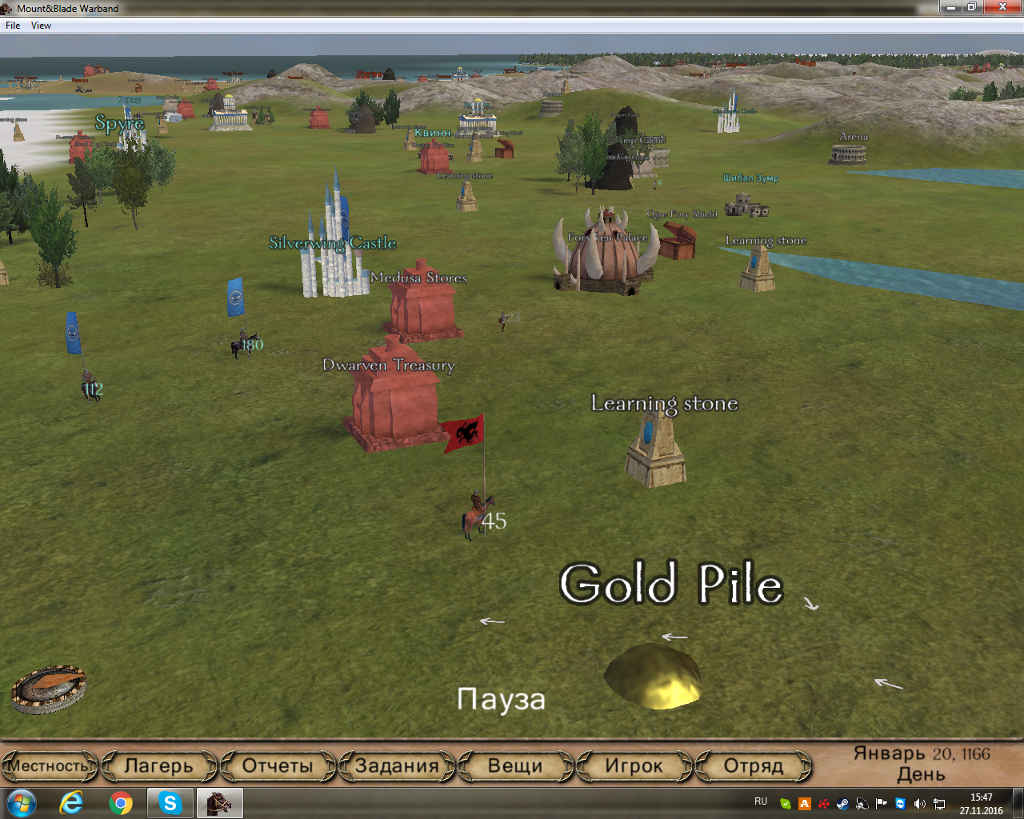Screen dimensions: 1024x819
Task: Open the Лагерь camp menu
Action: click(x=158, y=767)
